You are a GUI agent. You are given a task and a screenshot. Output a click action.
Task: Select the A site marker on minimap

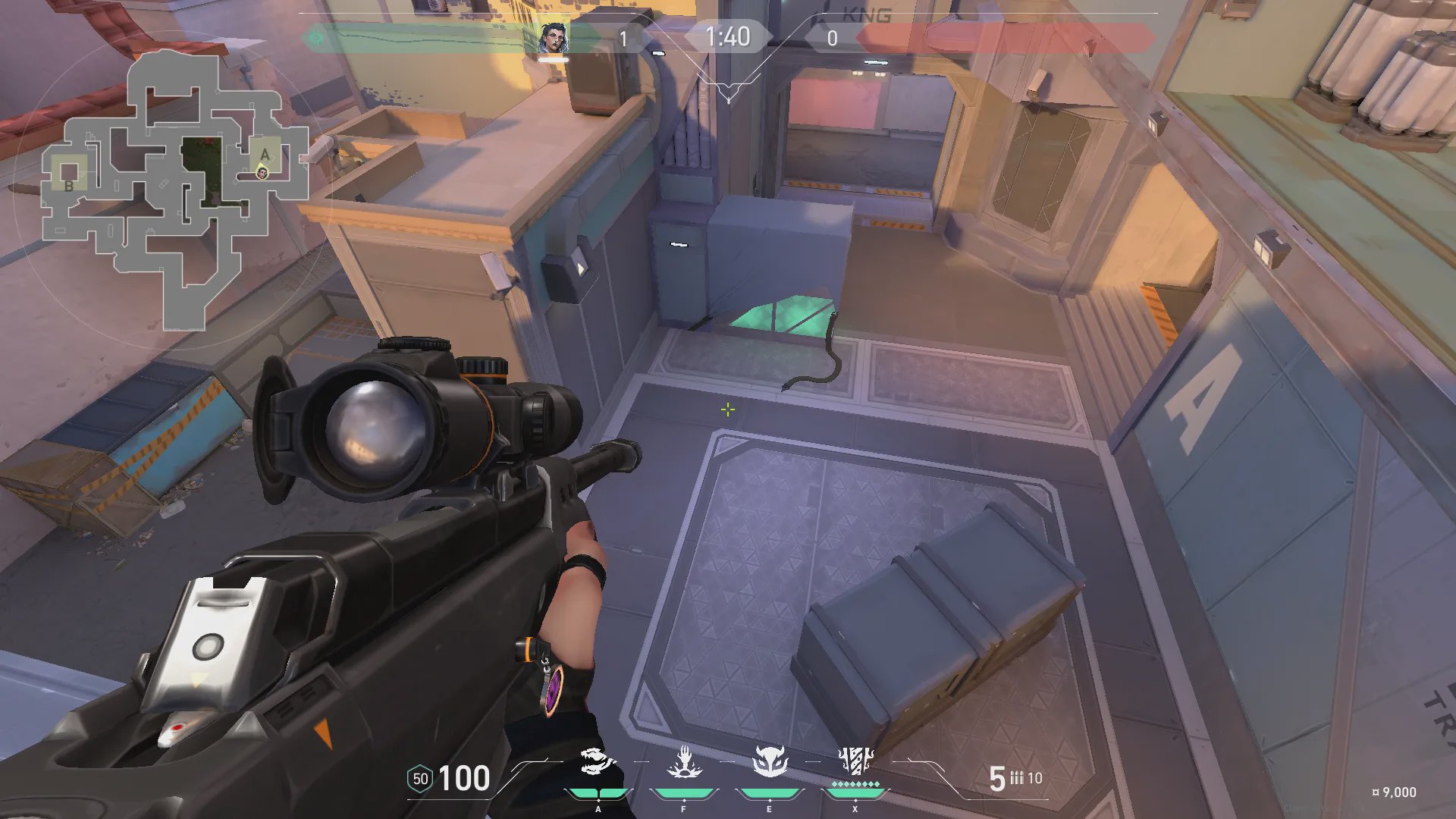tap(265, 154)
